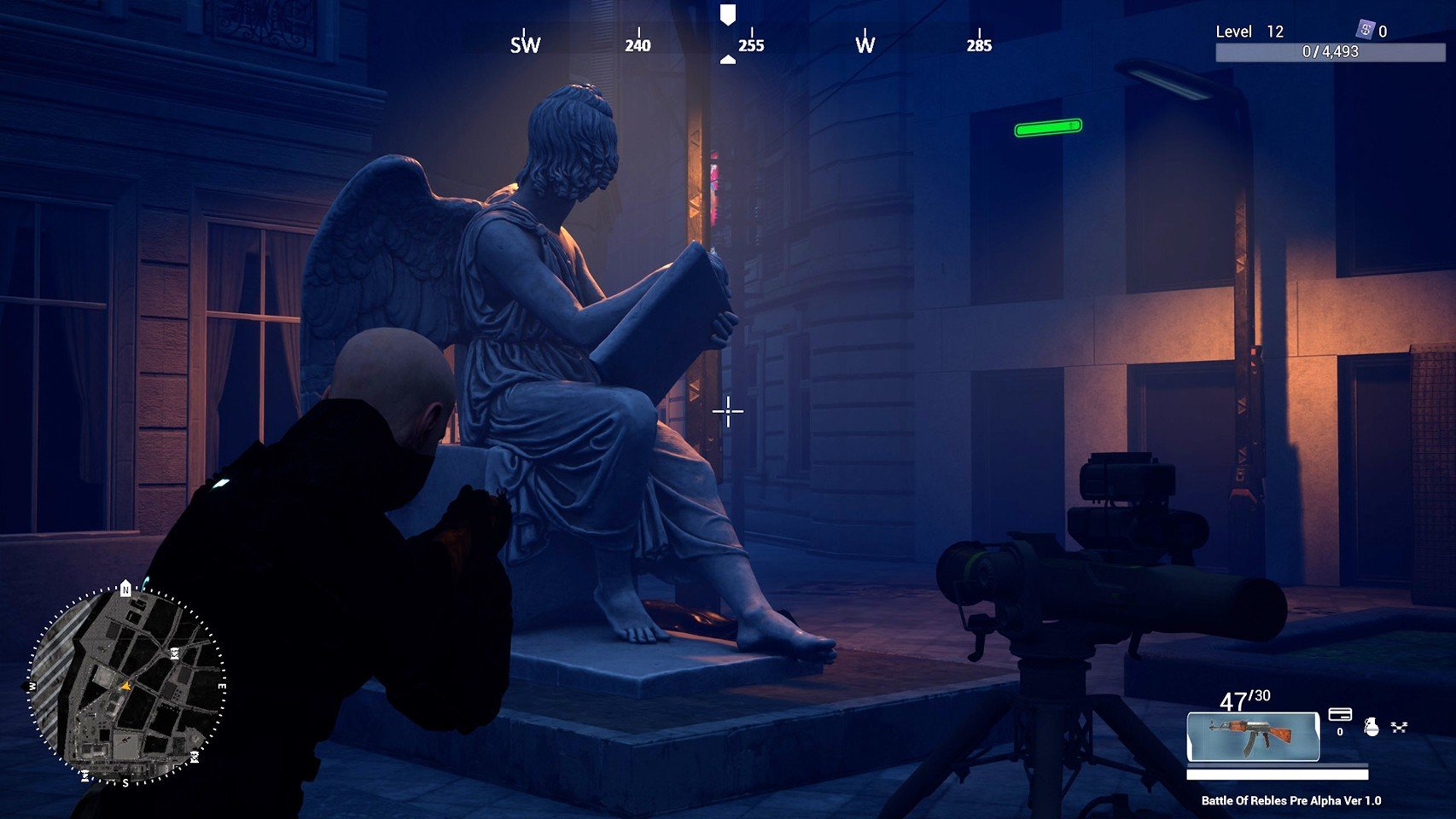Click the grenade icon
The width and height of the screenshot is (1456, 819).
click(1371, 727)
